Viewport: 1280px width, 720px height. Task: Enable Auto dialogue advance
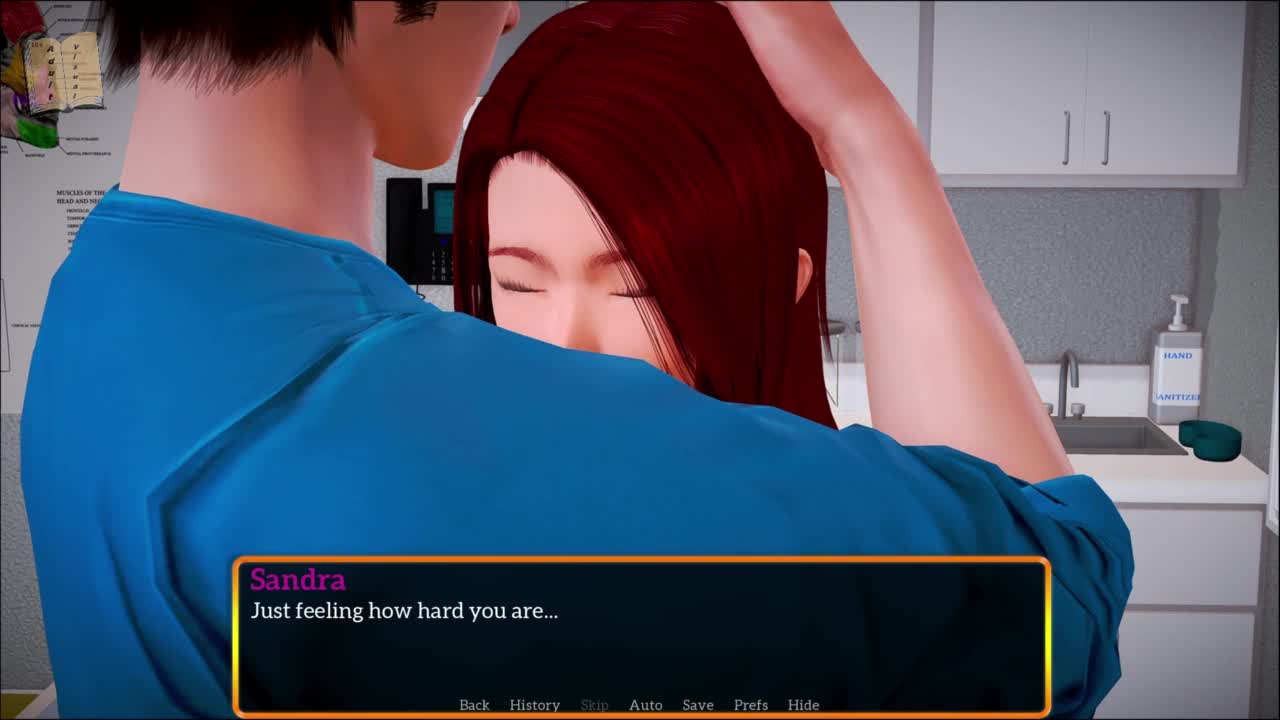[645, 705]
